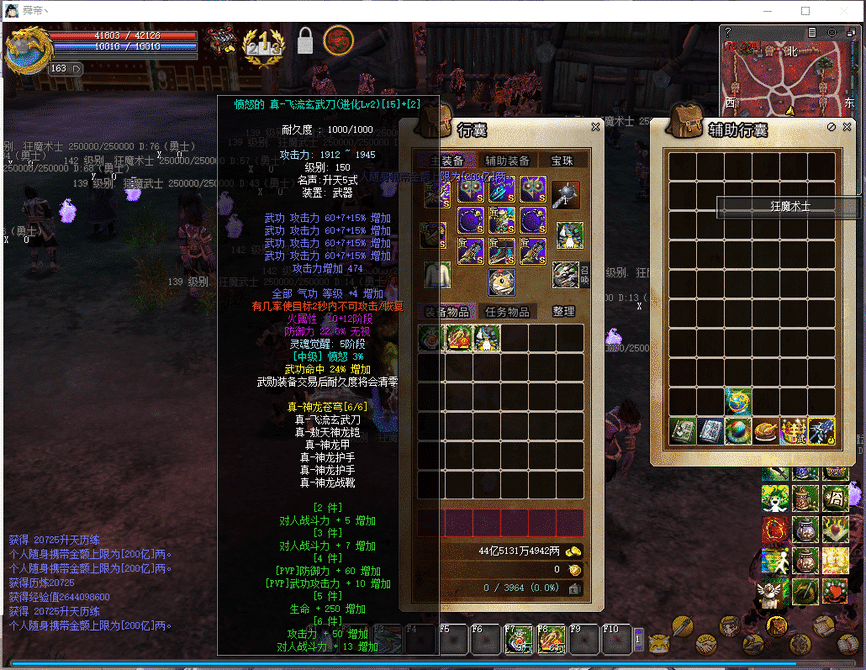Click the padlock icon beside the level badge
Screen dimensions: 866x670
[x=305, y=42]
